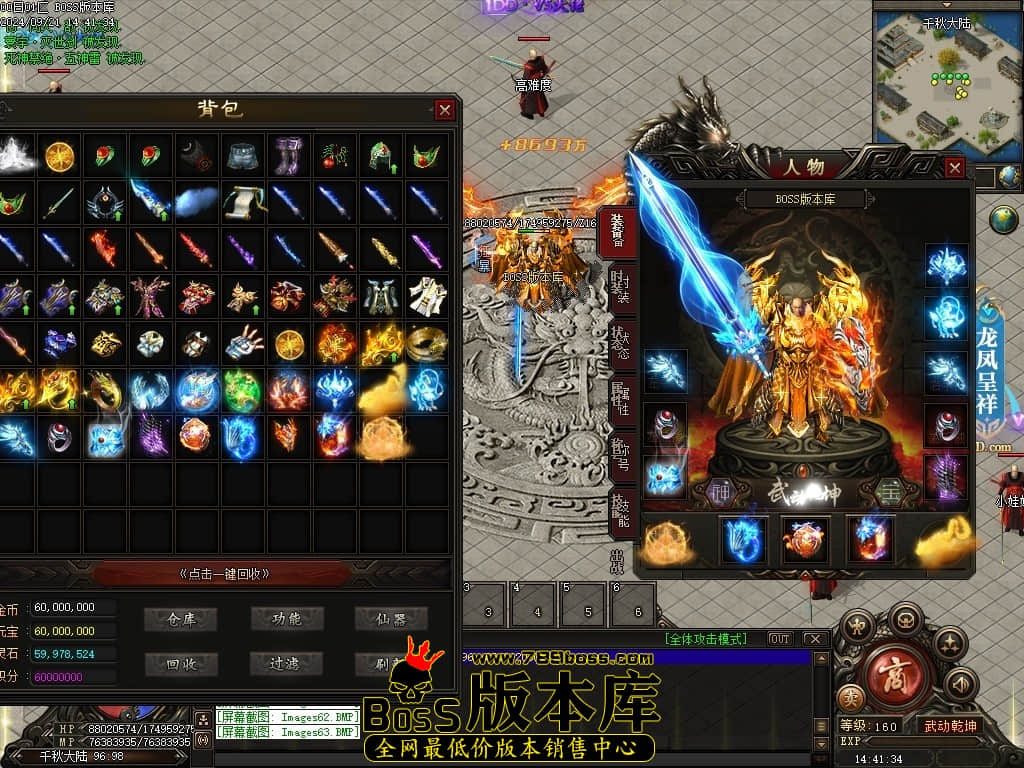Open the 仓库 warehouse
Image resolution: width=1024 pixels, height=768 pixels.
(x=181, y=619)
